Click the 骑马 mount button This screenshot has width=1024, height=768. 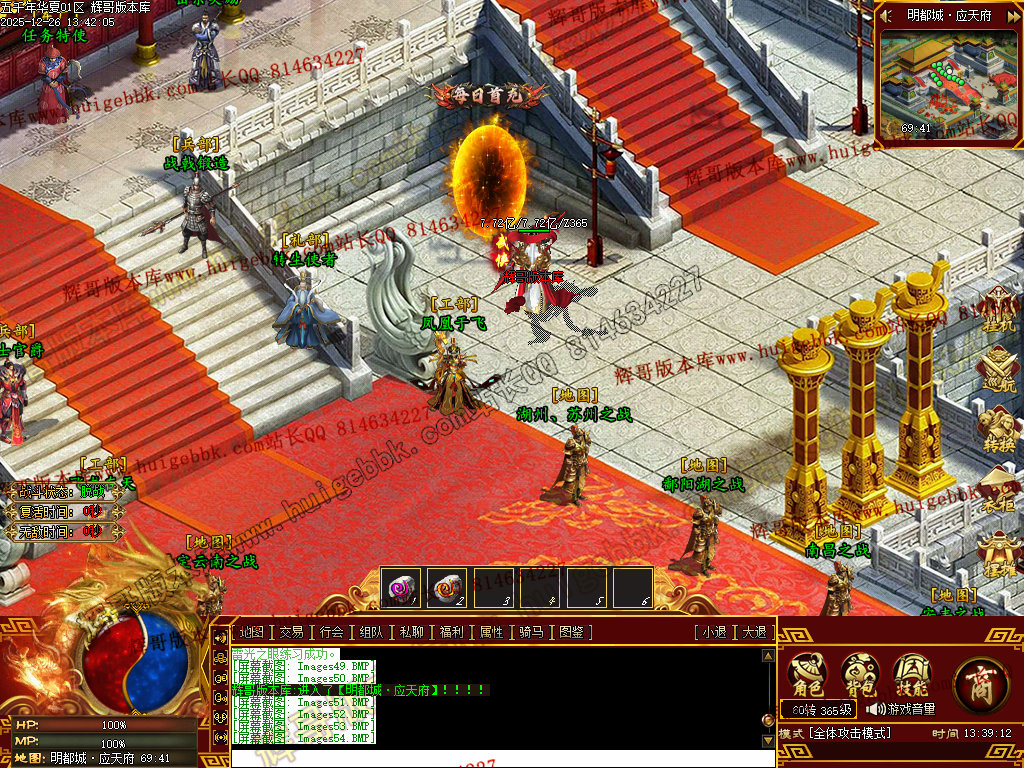point(531,632)
